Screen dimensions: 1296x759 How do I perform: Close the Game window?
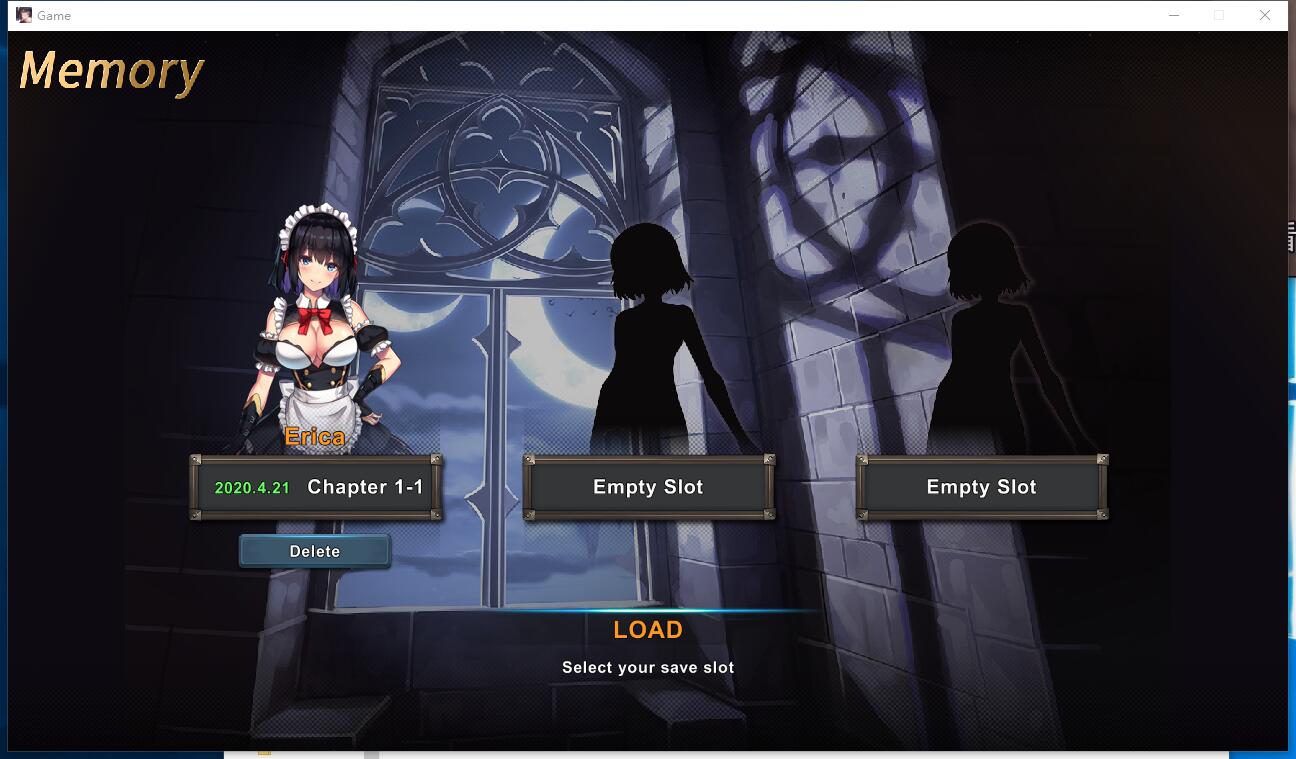(x=1265, y=15)
